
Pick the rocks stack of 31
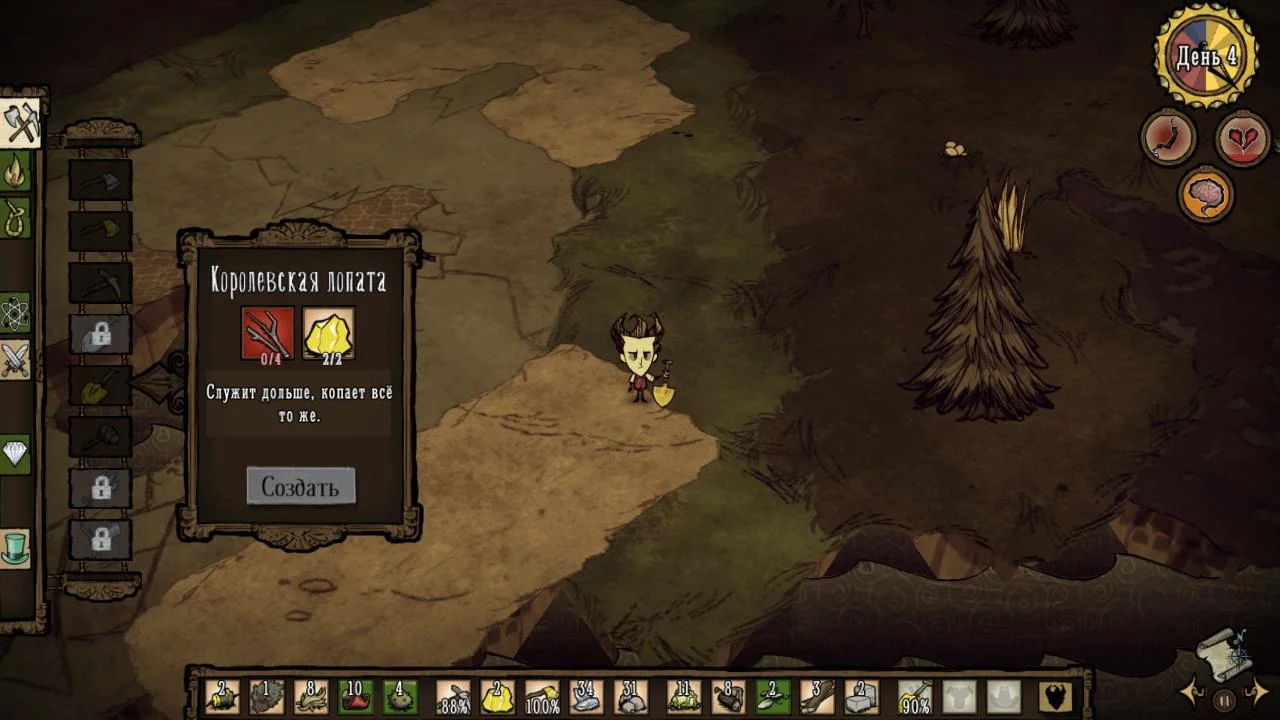(x=630, y=696)
